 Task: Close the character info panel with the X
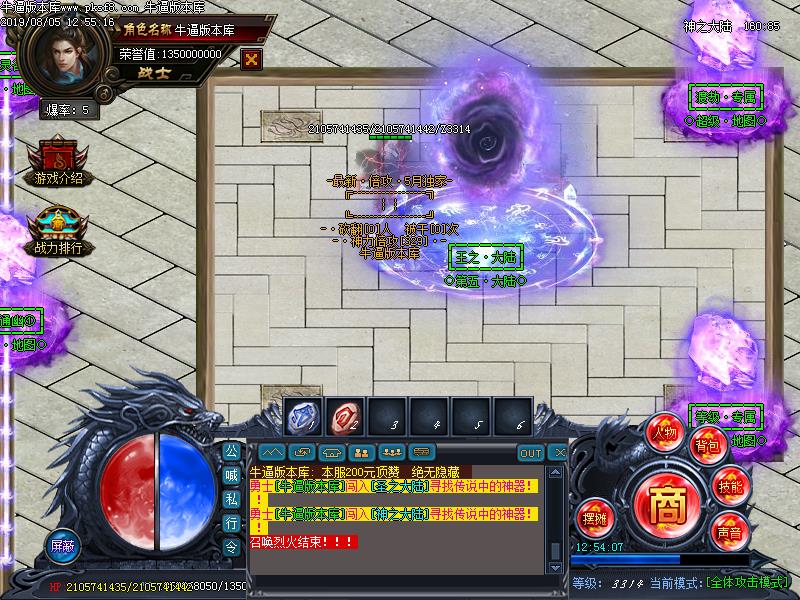click(251, 58)
